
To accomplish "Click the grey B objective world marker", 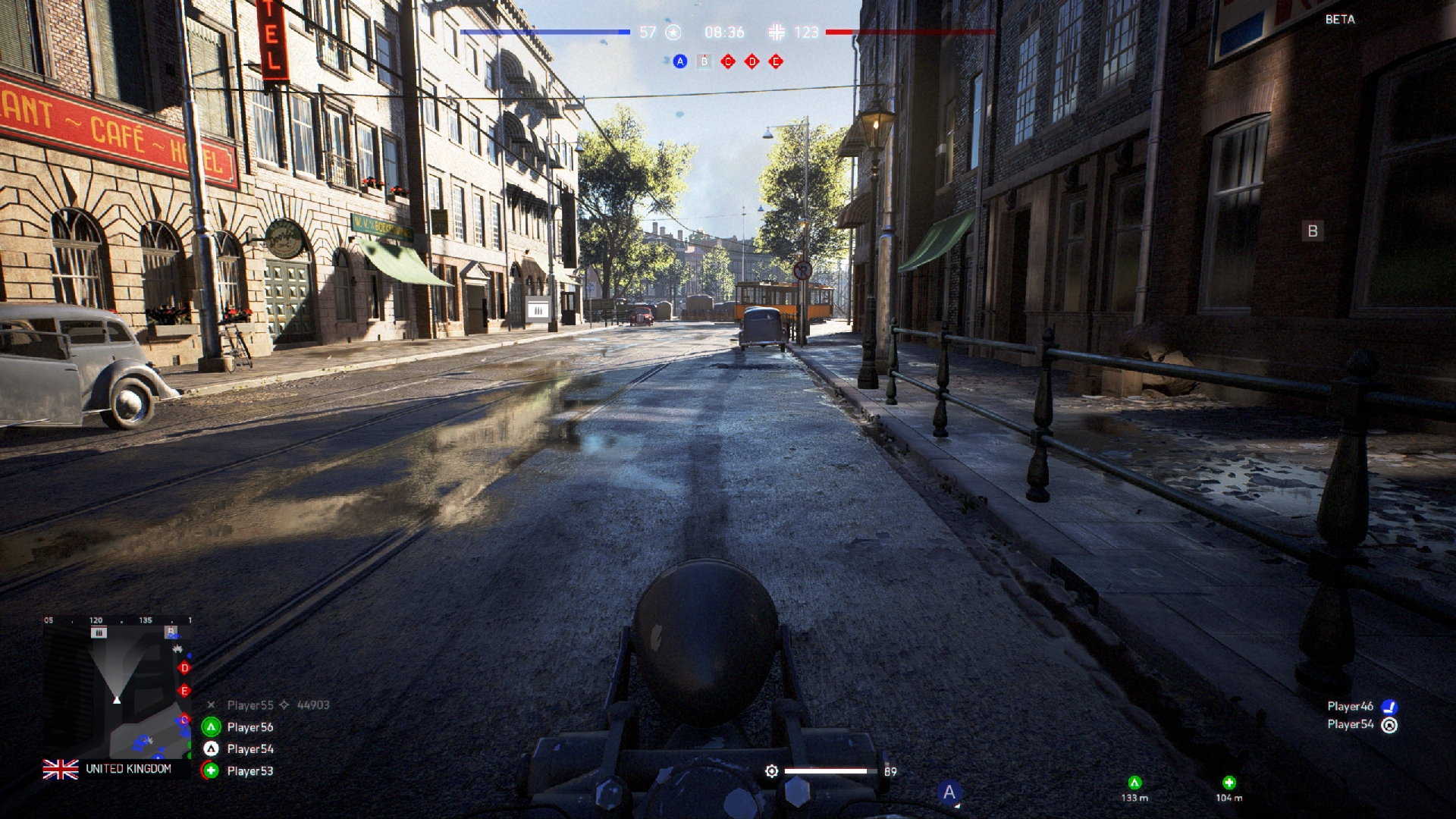I will point(1313,231).
